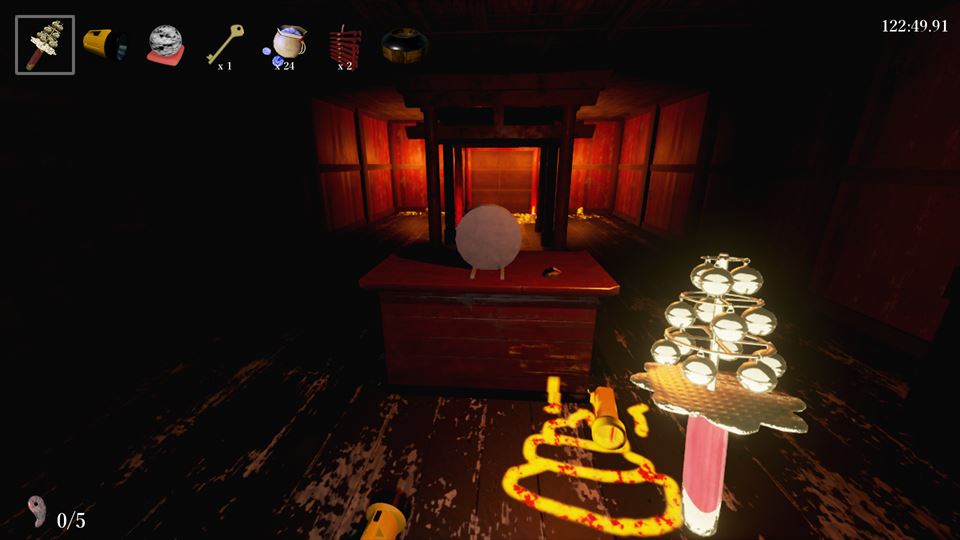This screenshot has width=960, height=540.
Task: Pick the pouch of blue marbles
Action: coord(285,44)
